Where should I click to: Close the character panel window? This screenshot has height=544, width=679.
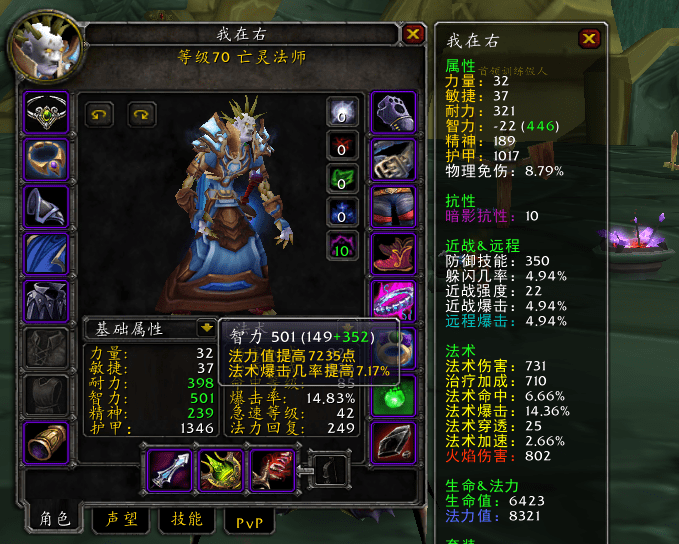coord(413,34)
